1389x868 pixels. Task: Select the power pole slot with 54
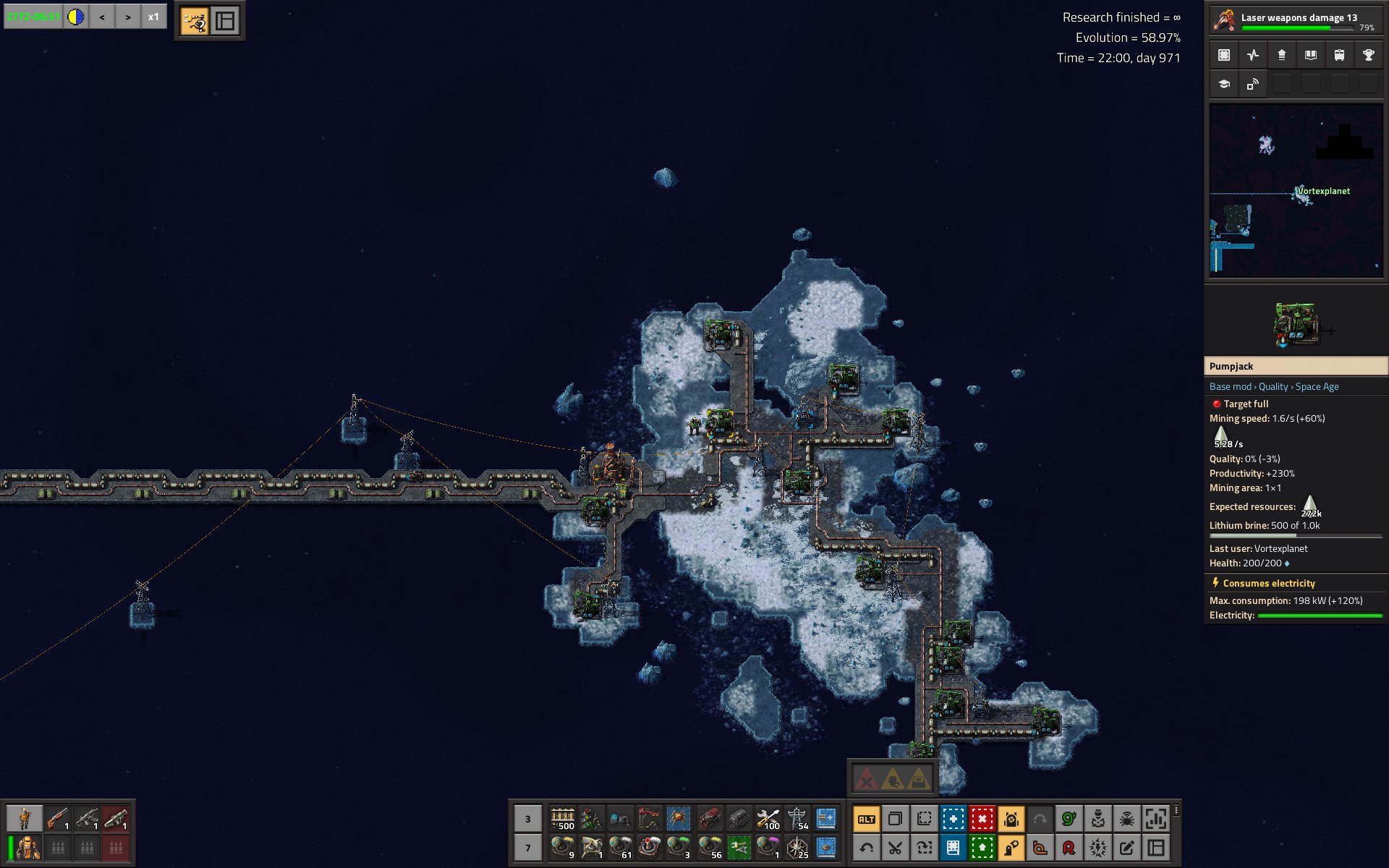click(797, 819)
